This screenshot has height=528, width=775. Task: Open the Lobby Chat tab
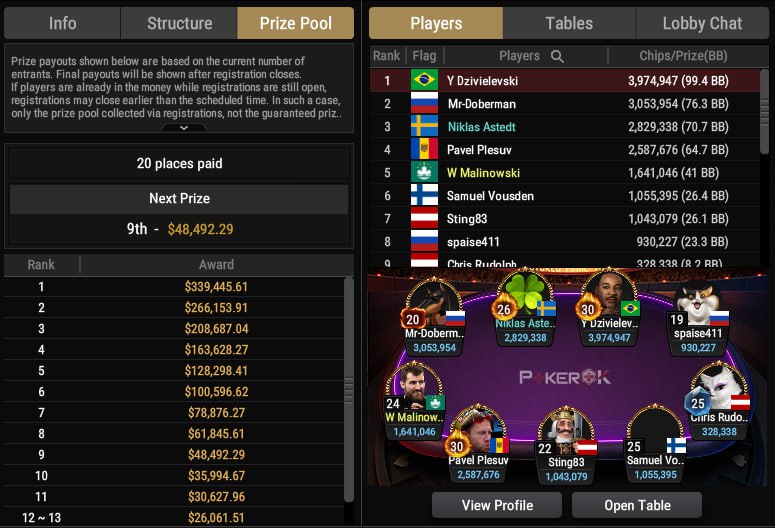[702, 23]
